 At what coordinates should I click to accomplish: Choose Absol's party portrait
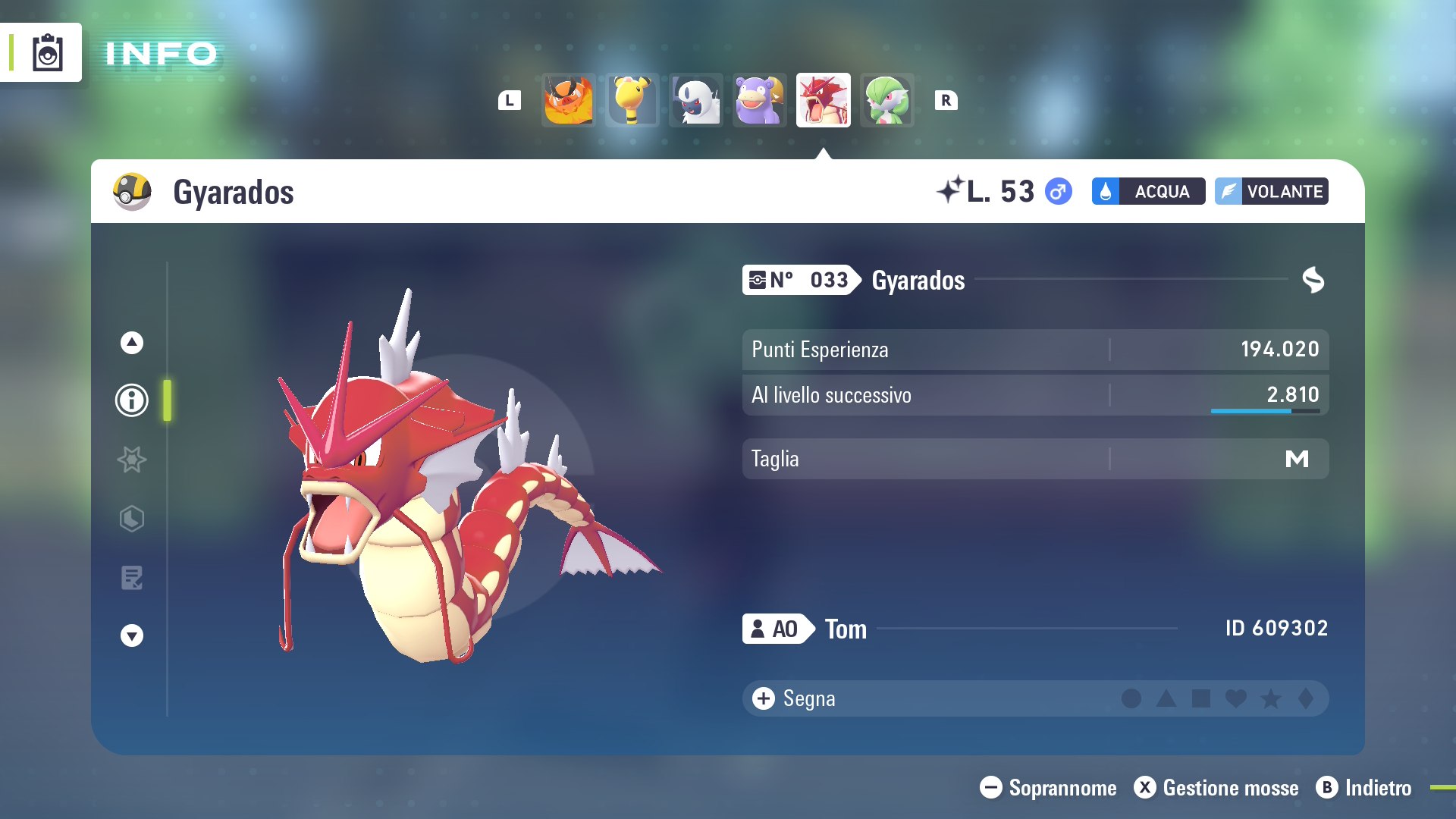point(696,100)
